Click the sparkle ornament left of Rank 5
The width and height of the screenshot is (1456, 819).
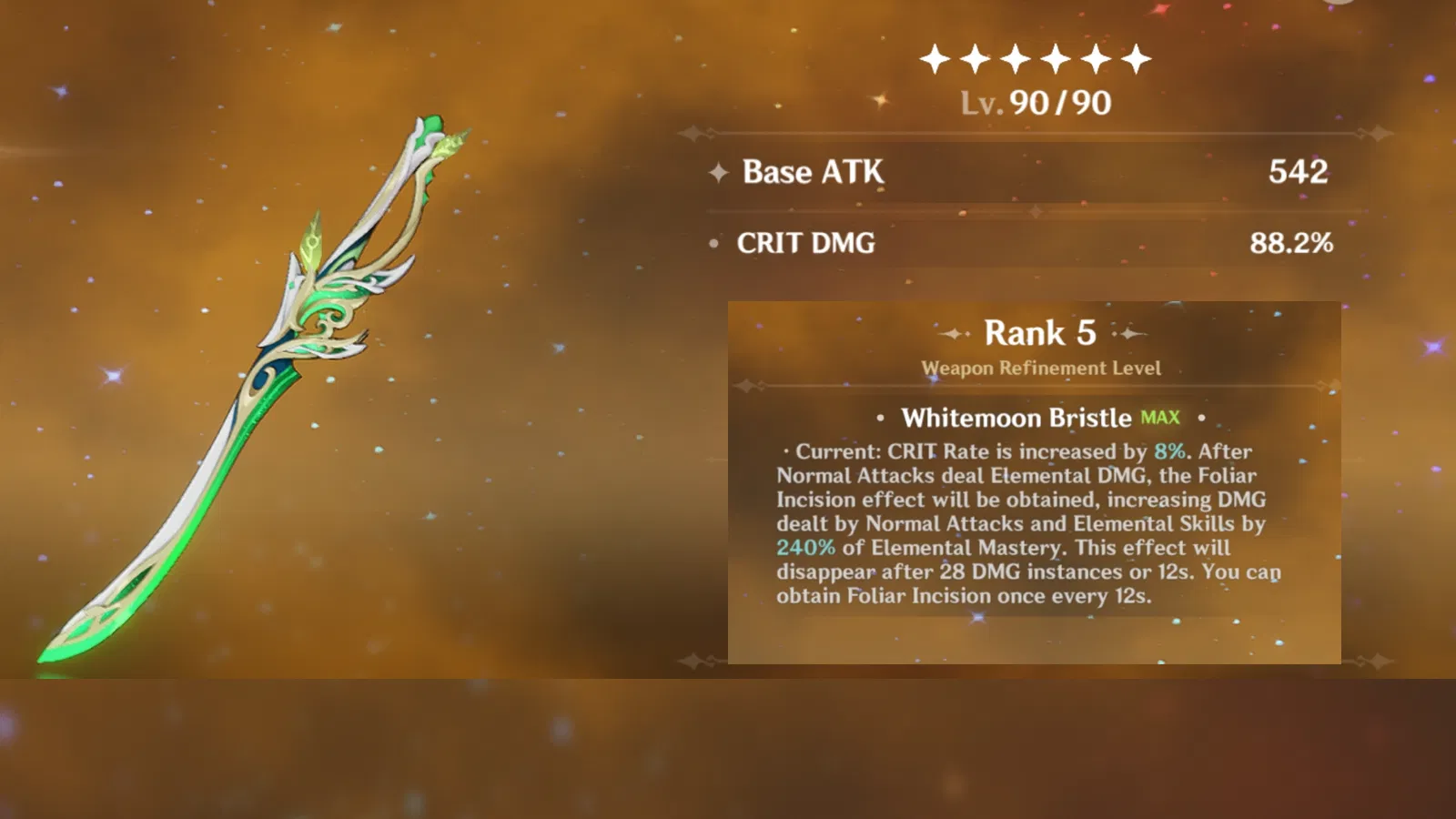(954, 334)
